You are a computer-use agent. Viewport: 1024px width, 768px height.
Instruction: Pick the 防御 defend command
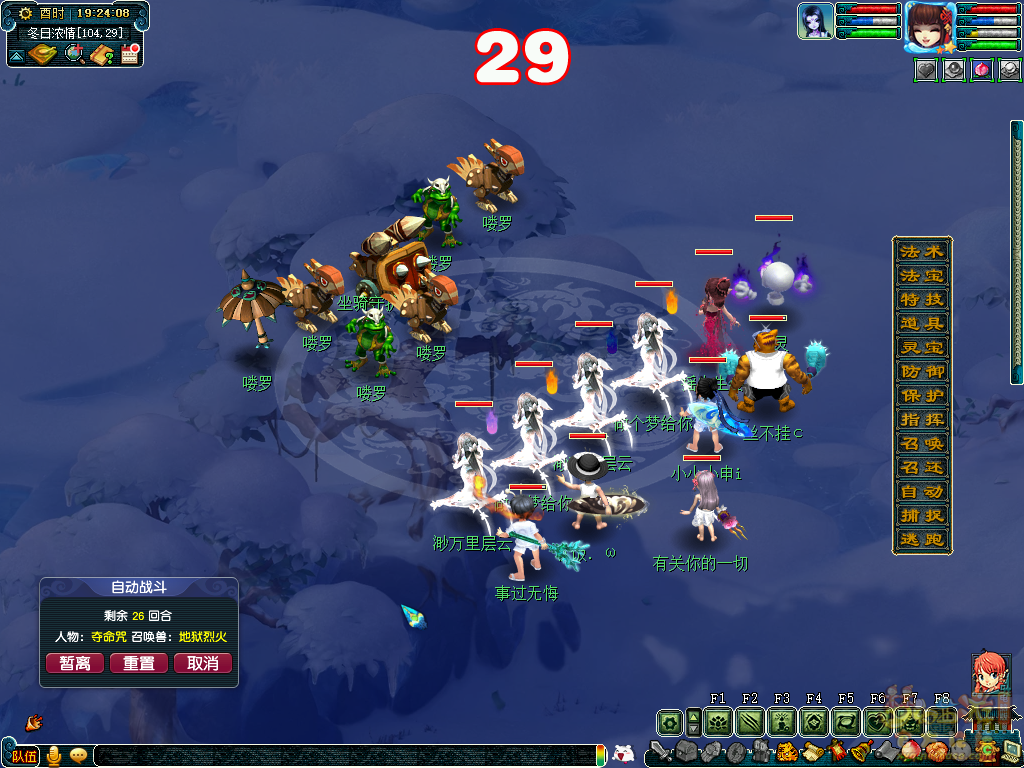pos(921,371)
